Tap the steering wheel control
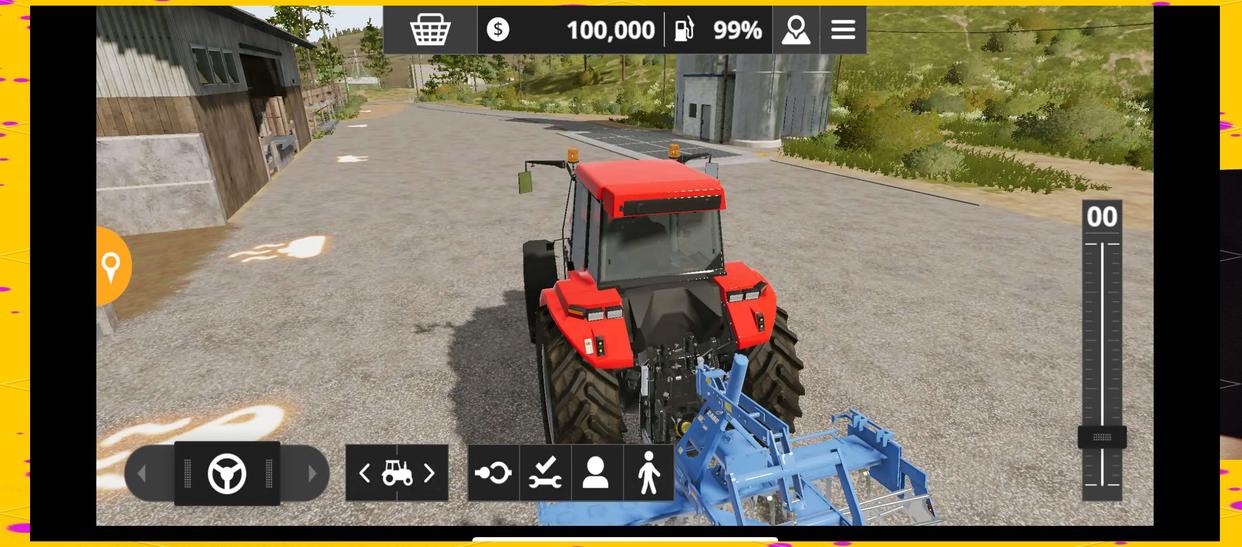The image size is (1242, 547). pyautogui.click(x=227, y=473)
